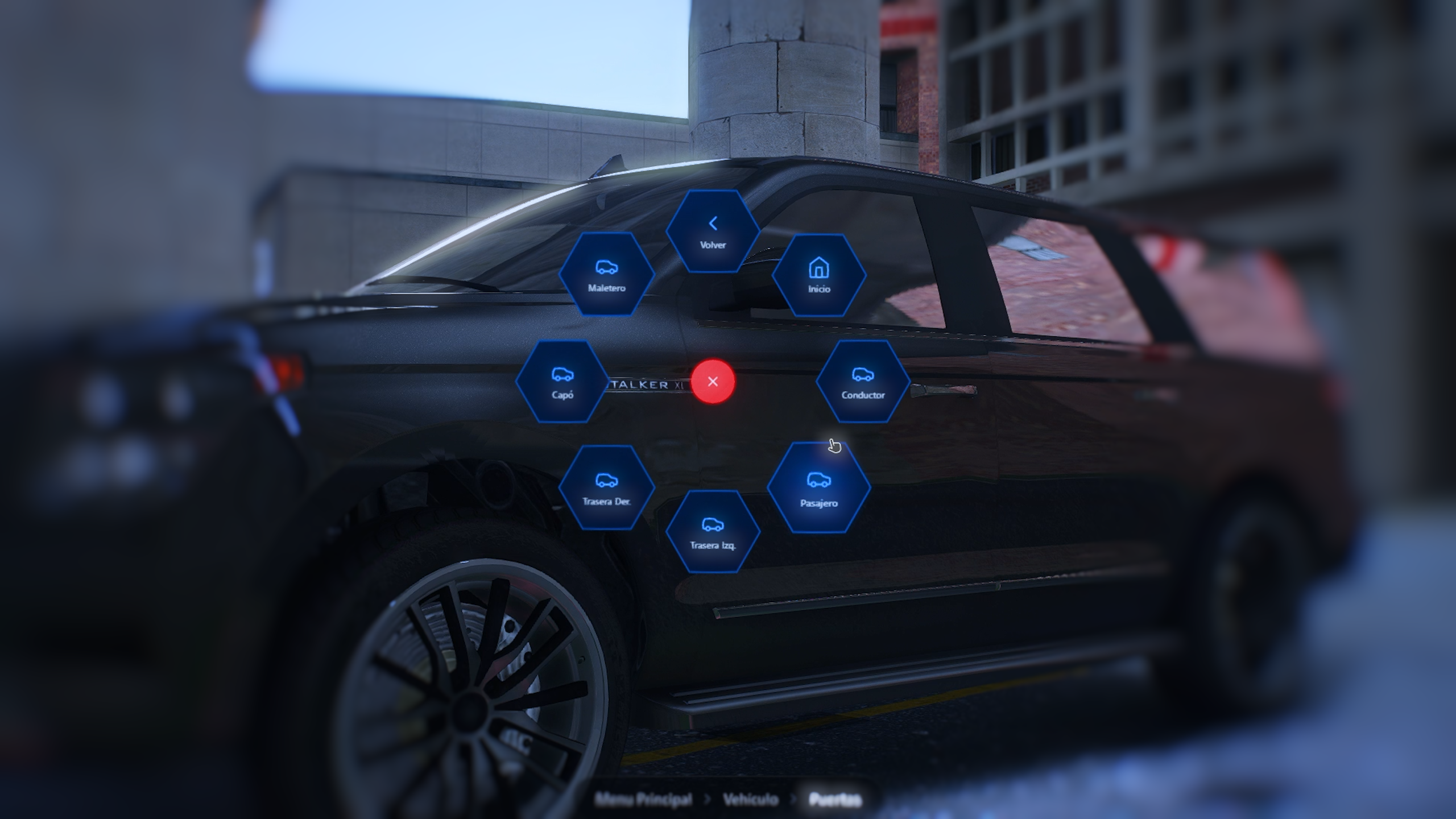Select the Trasera Der. door hexagon

click(606, 488)
